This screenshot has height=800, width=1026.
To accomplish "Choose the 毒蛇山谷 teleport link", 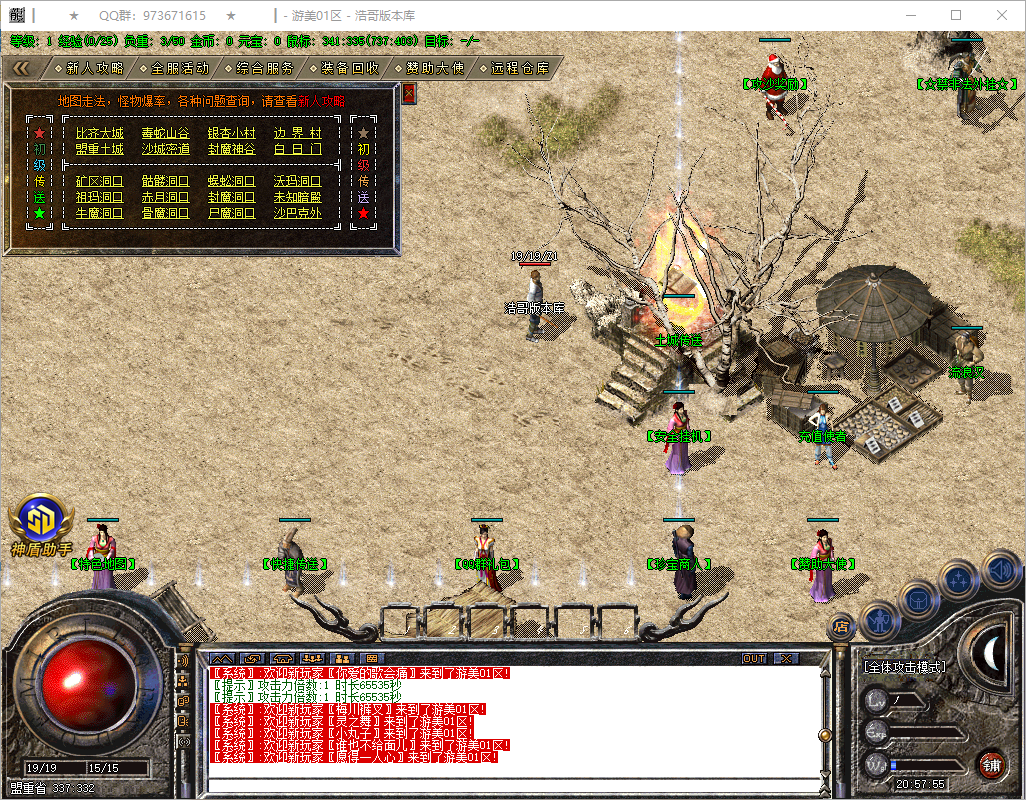I will click(165, 133).
